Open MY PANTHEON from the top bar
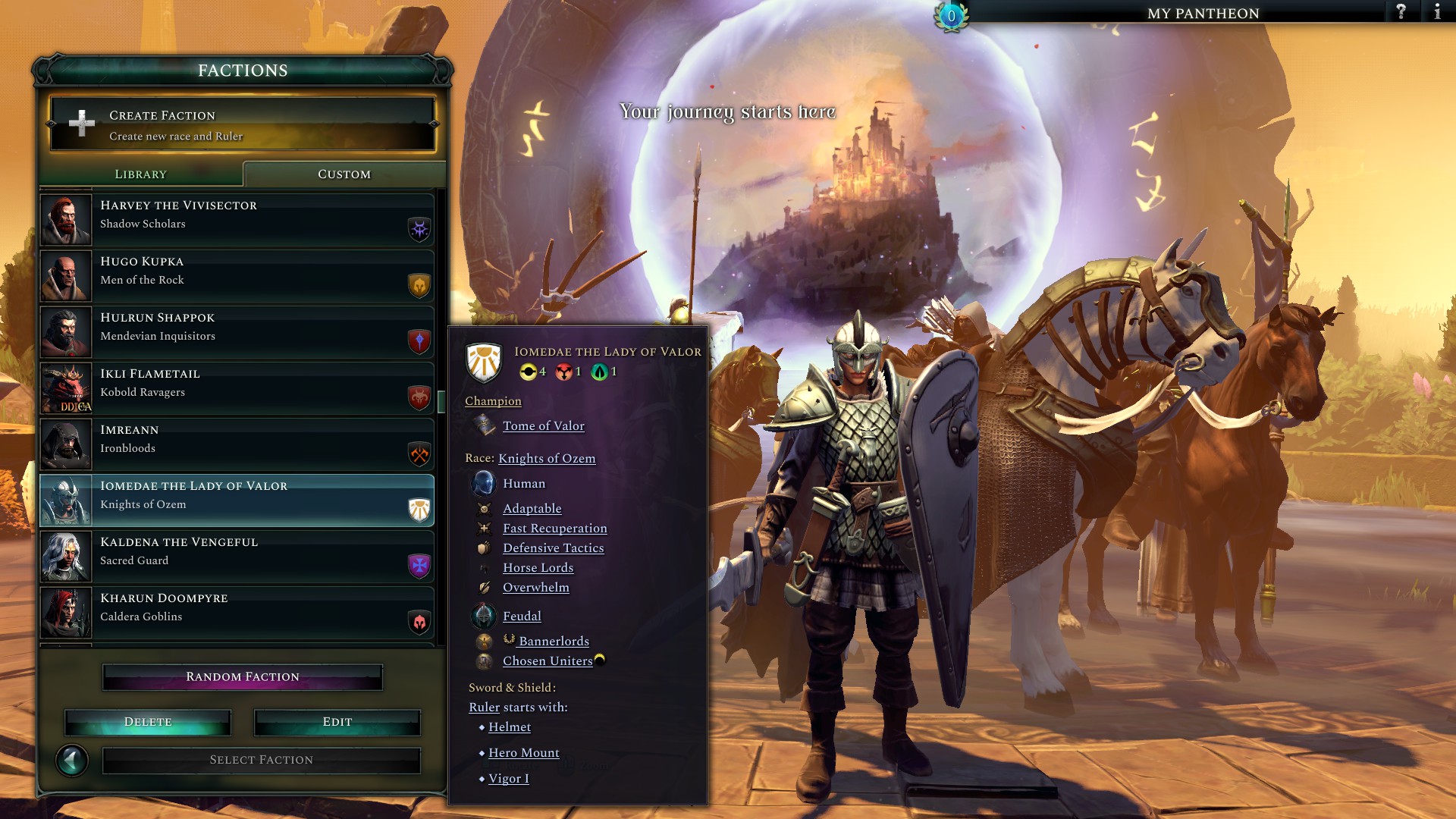 (x=1202, y=13)
